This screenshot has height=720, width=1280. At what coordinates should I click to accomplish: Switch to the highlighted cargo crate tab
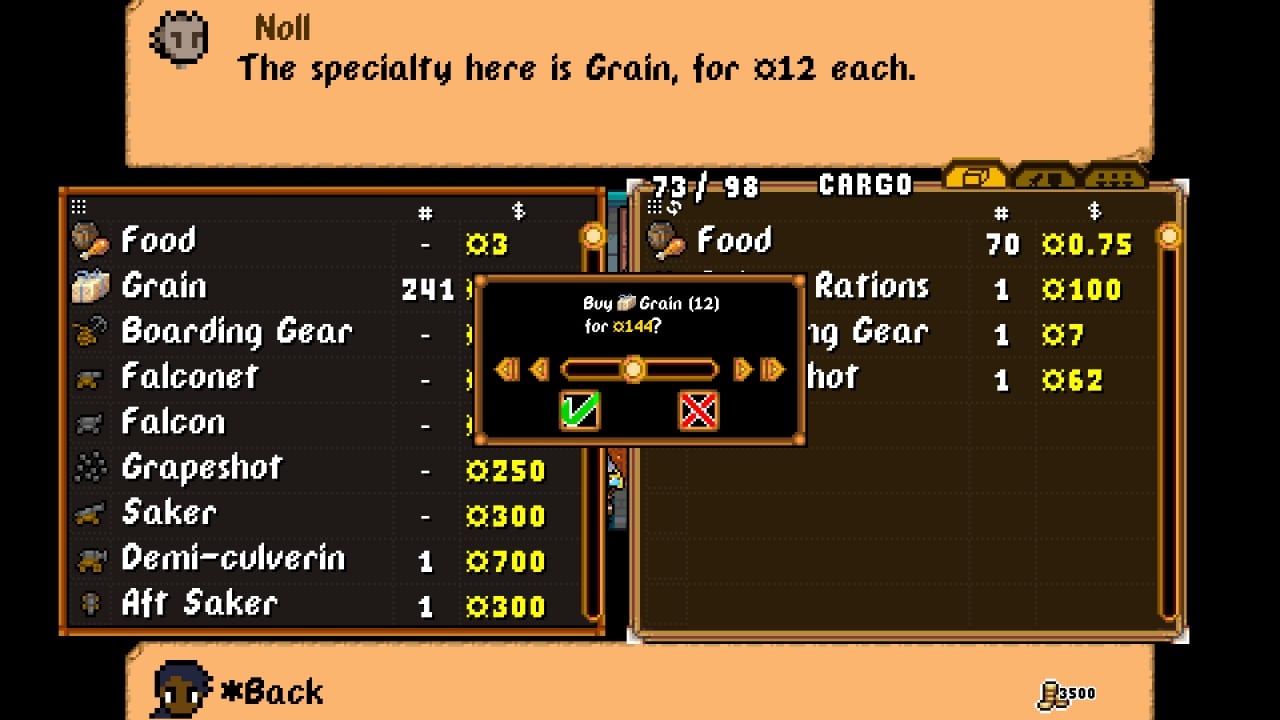[x=976, y=177]
